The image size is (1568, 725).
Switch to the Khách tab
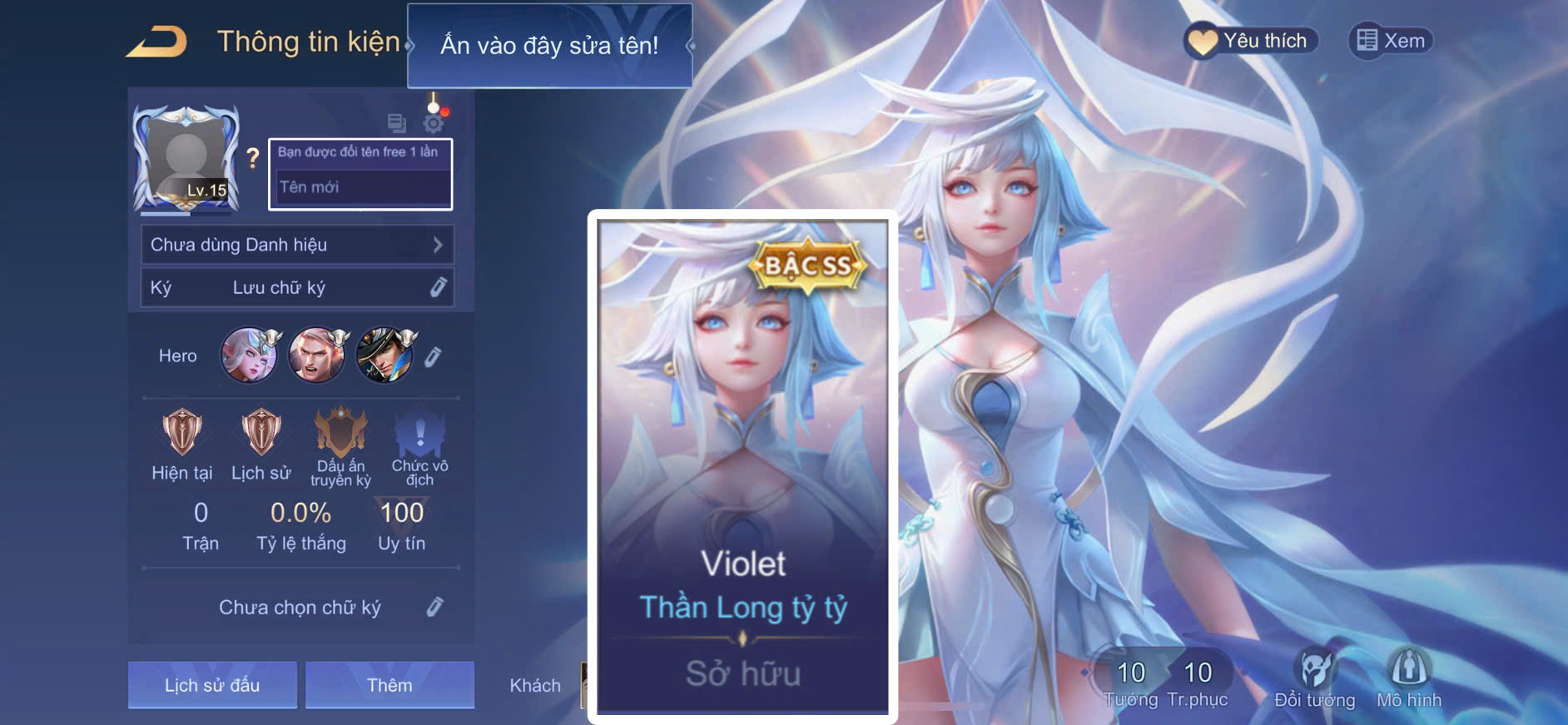(x=535, y=685)
